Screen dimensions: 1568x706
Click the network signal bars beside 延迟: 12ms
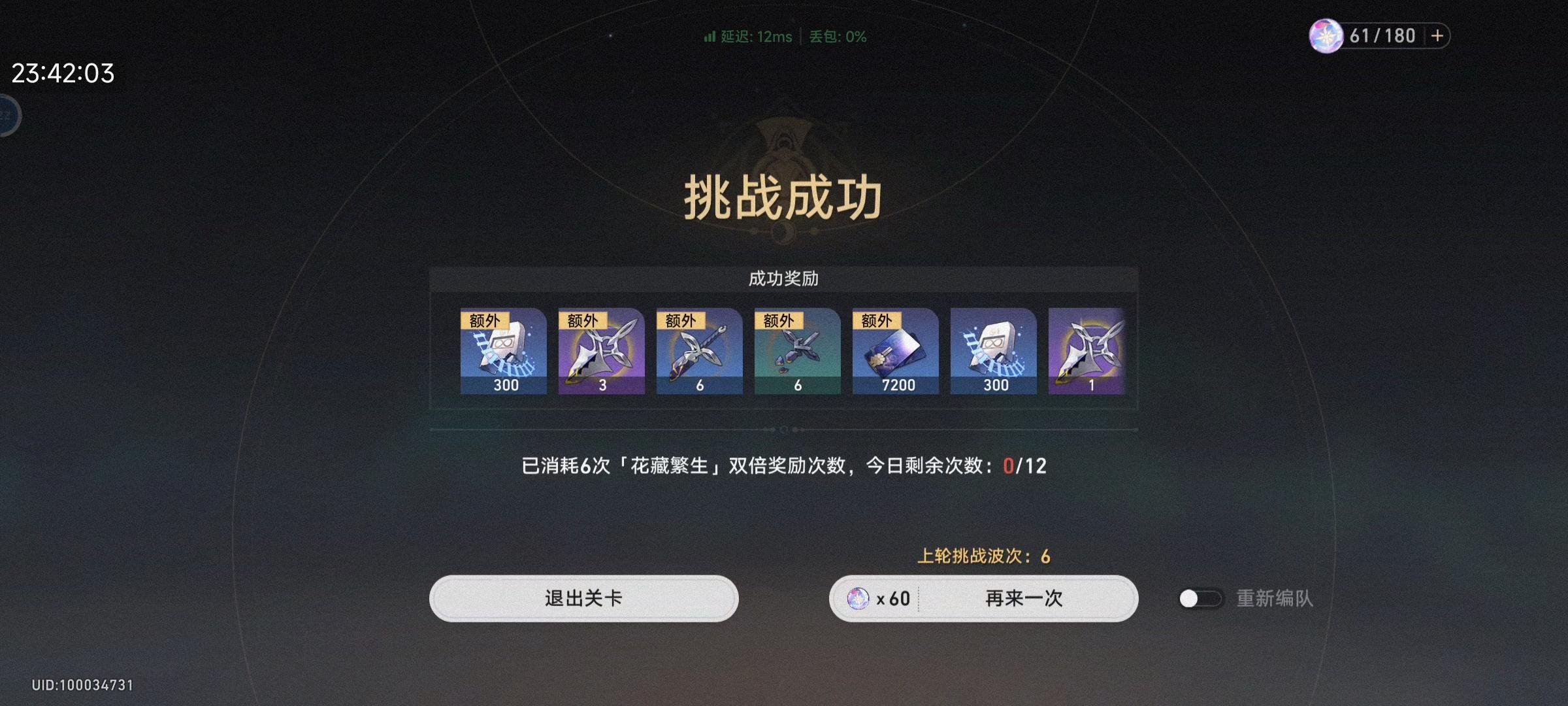point(709,37)
